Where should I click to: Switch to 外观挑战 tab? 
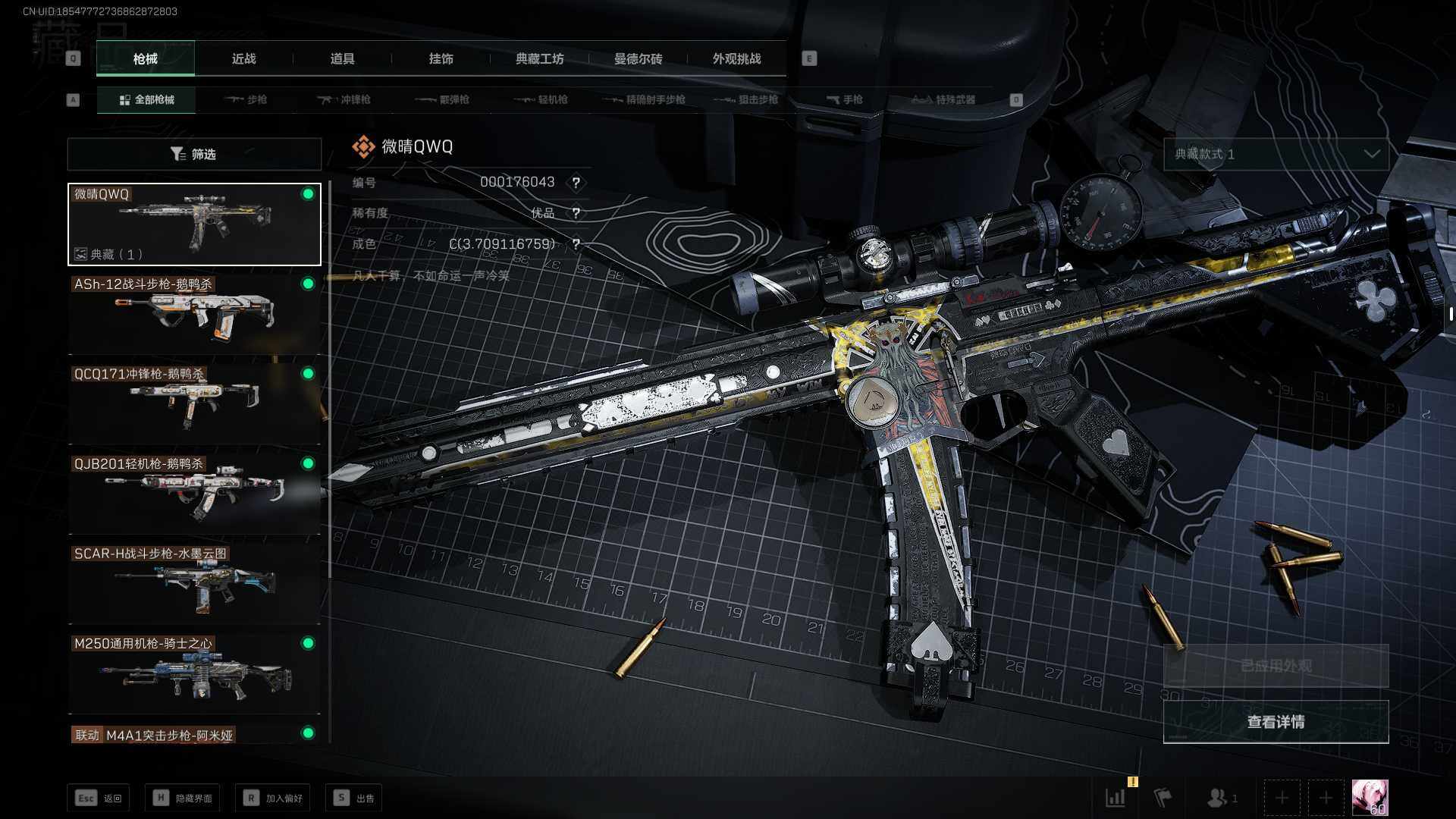(736, 58)
